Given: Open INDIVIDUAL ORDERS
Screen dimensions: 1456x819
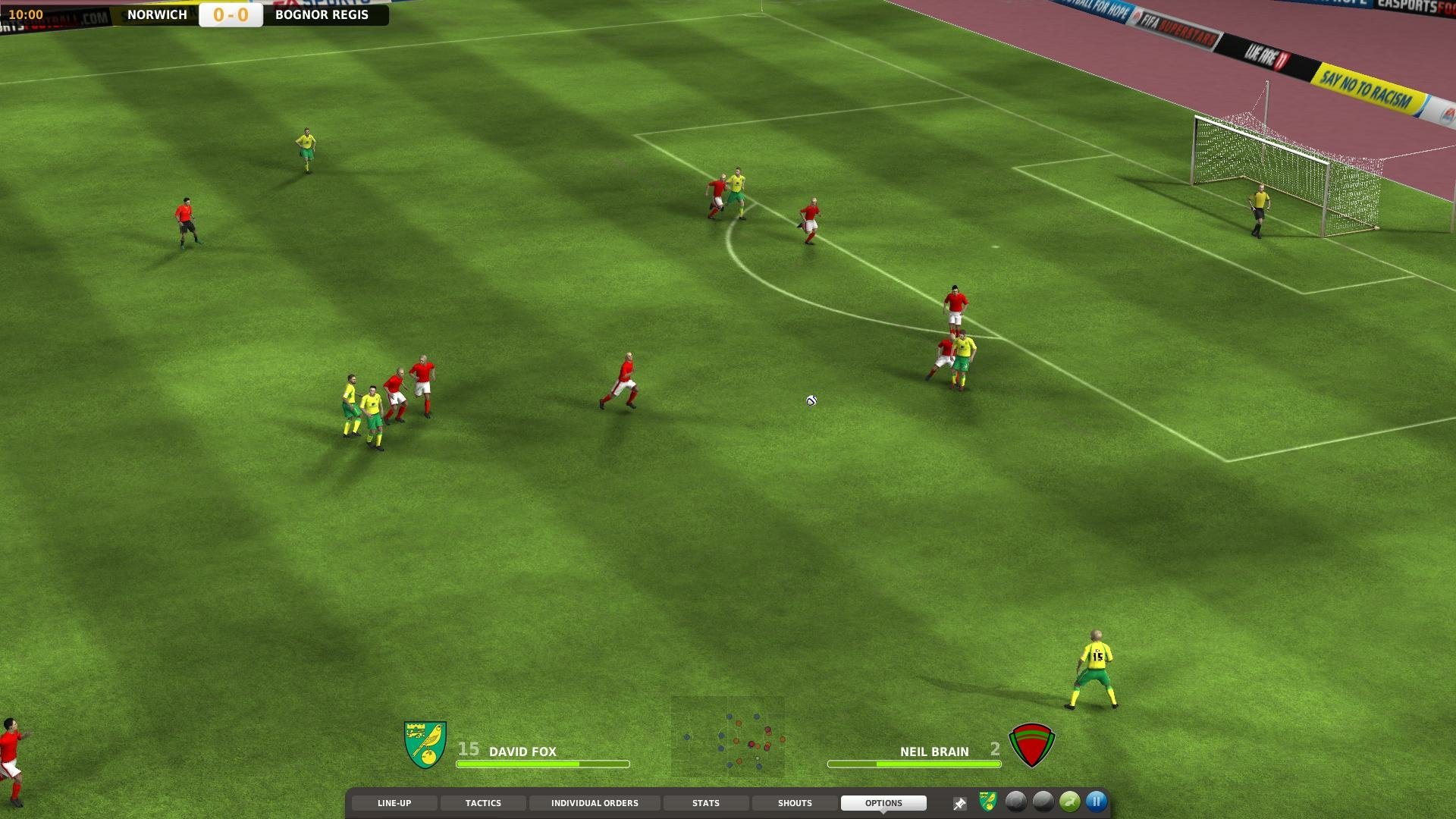Looking at the screenshot, I should point(595,802).
